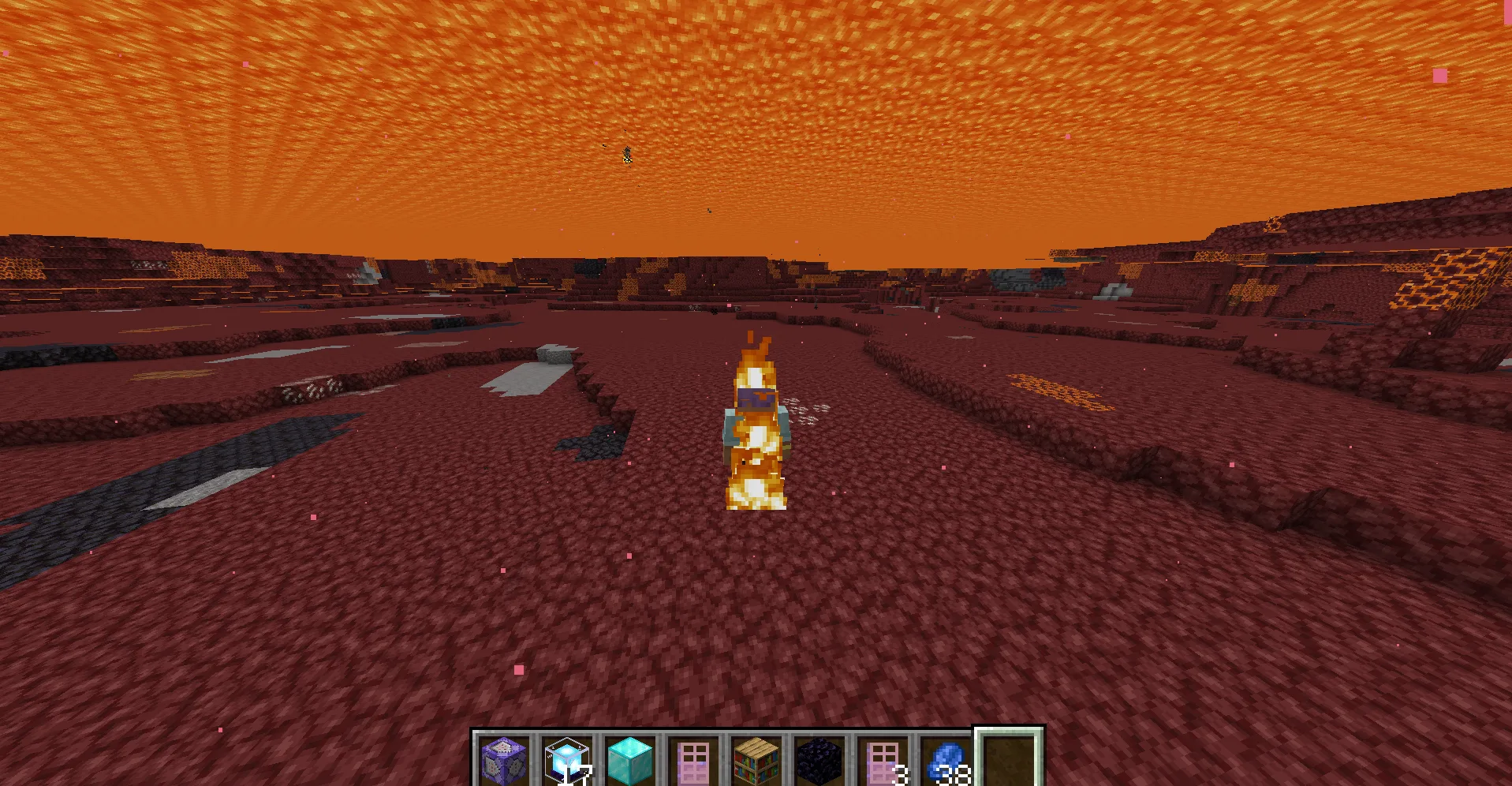Viewport: 1512px width, 786px height.
Task: Switch to the obsidian block slot
Action: [x=819, y=759]
